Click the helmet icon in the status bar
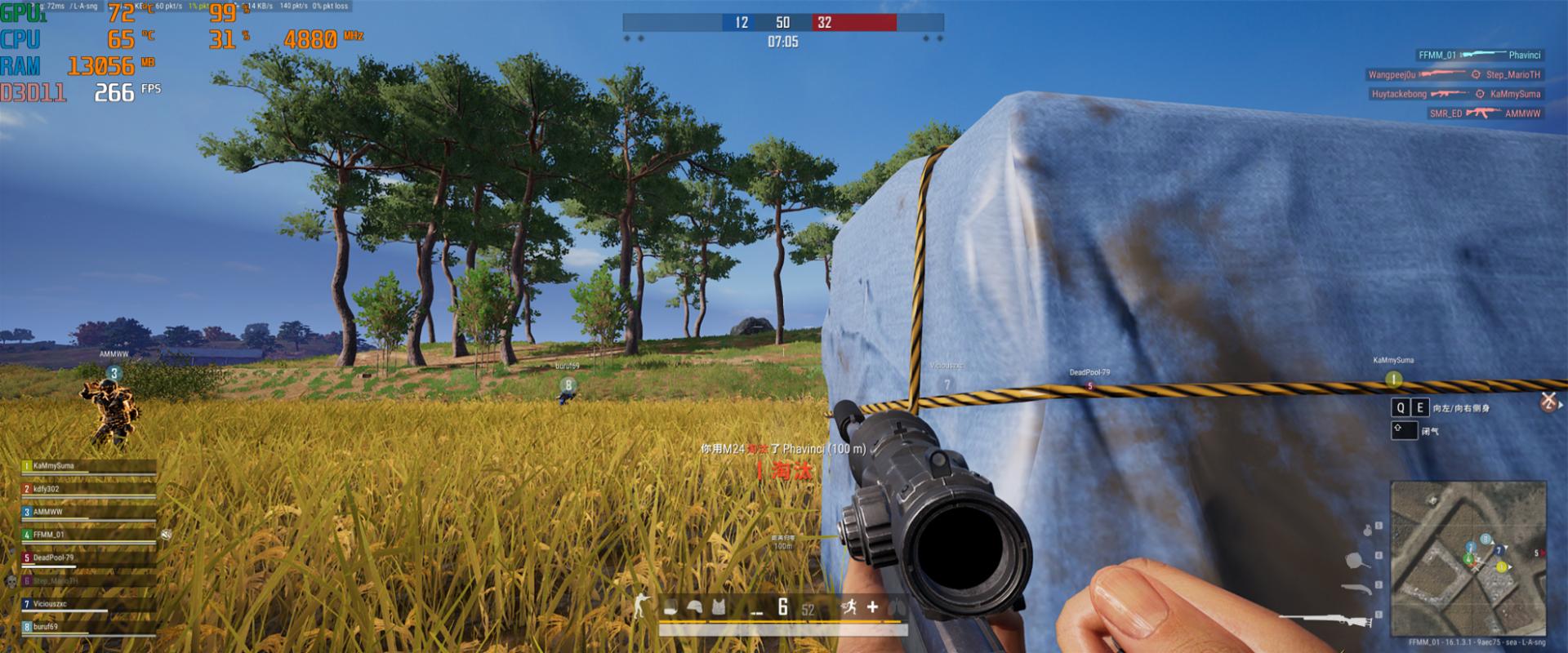Screen dimensions: 1568x653 point(695,607)
